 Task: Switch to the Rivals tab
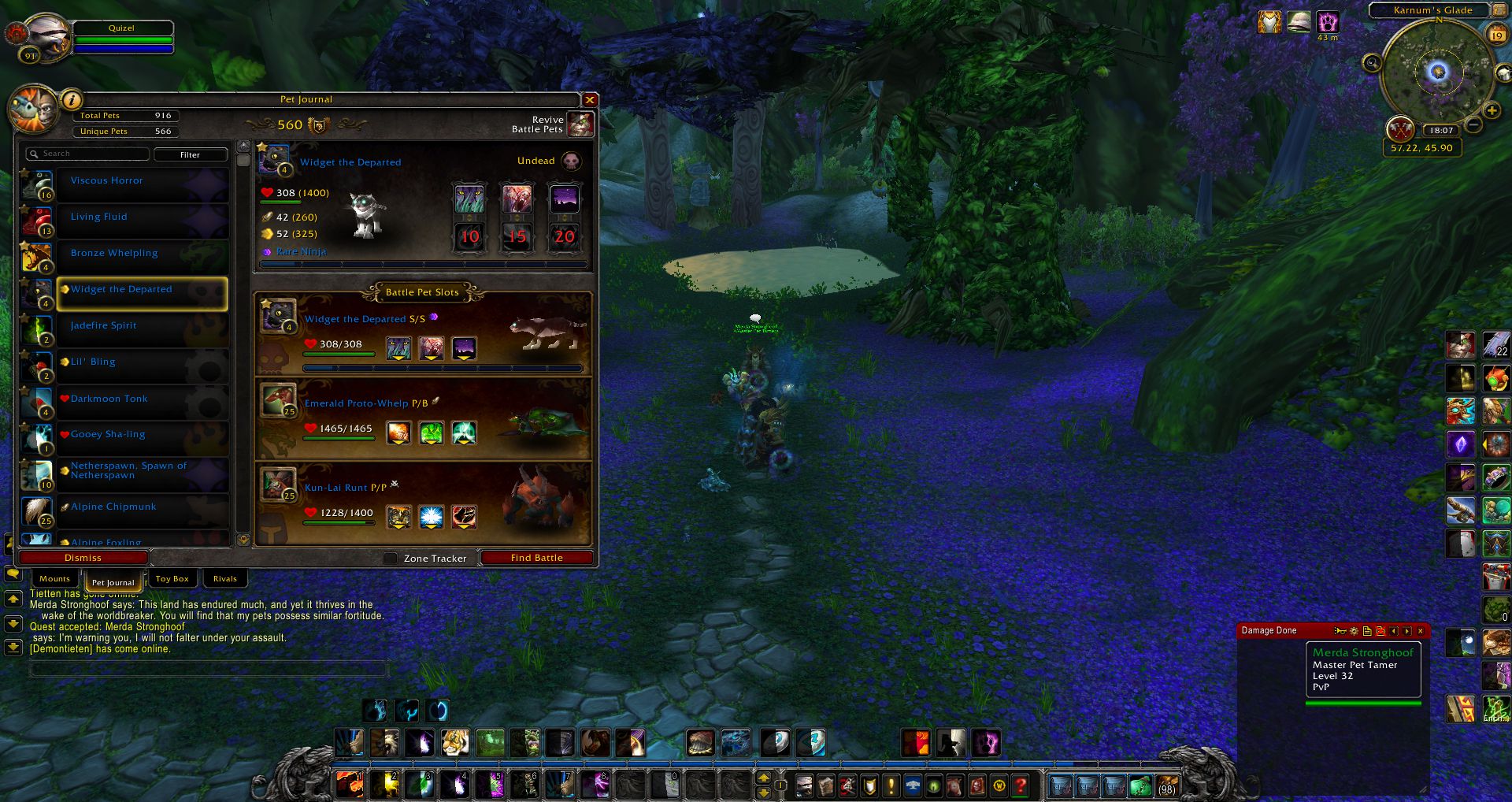[224, 579]
